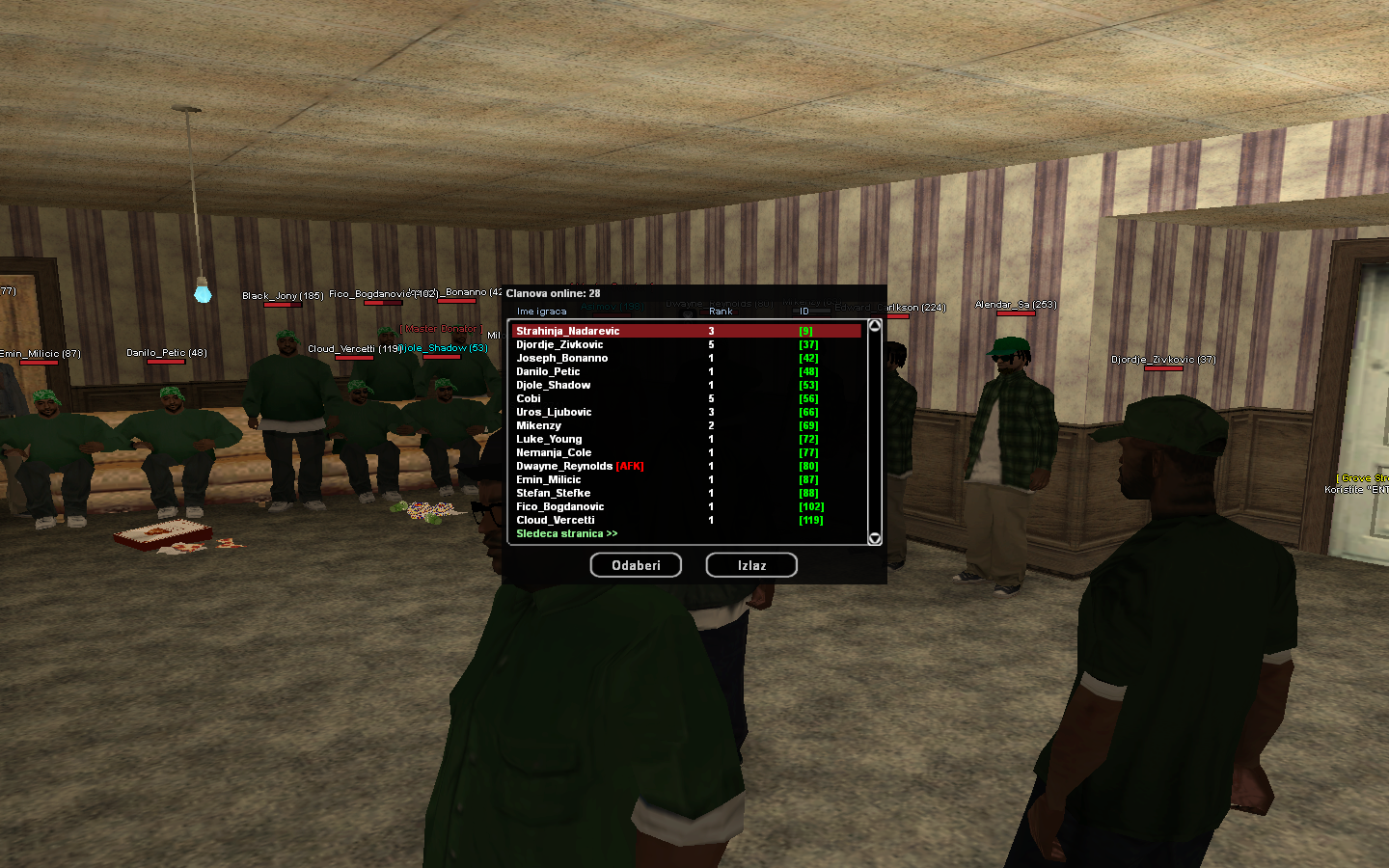The image size is (1389, 868).
Task: Select the Djole_Shadow row
Action: coord(554,385)
